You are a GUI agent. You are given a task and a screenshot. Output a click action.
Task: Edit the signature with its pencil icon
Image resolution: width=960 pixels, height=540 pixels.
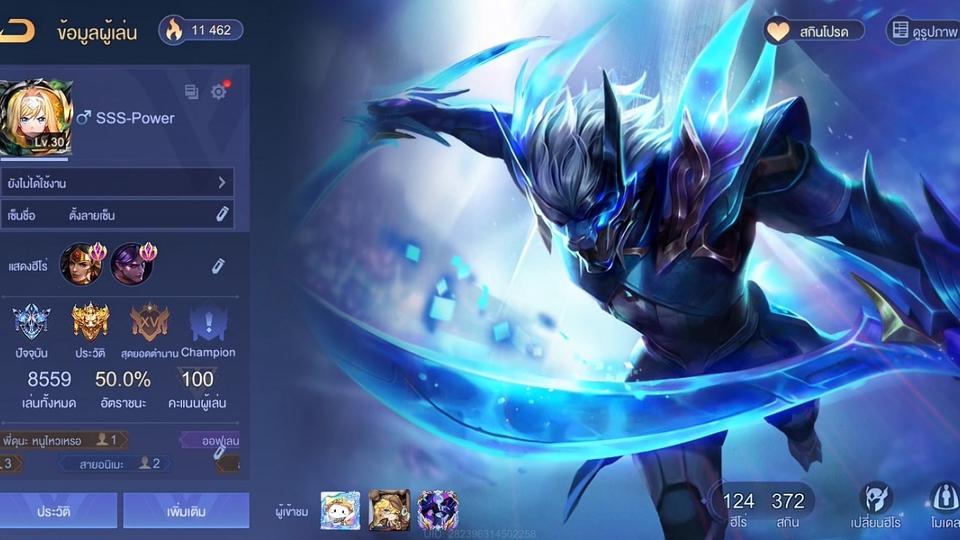222,214
